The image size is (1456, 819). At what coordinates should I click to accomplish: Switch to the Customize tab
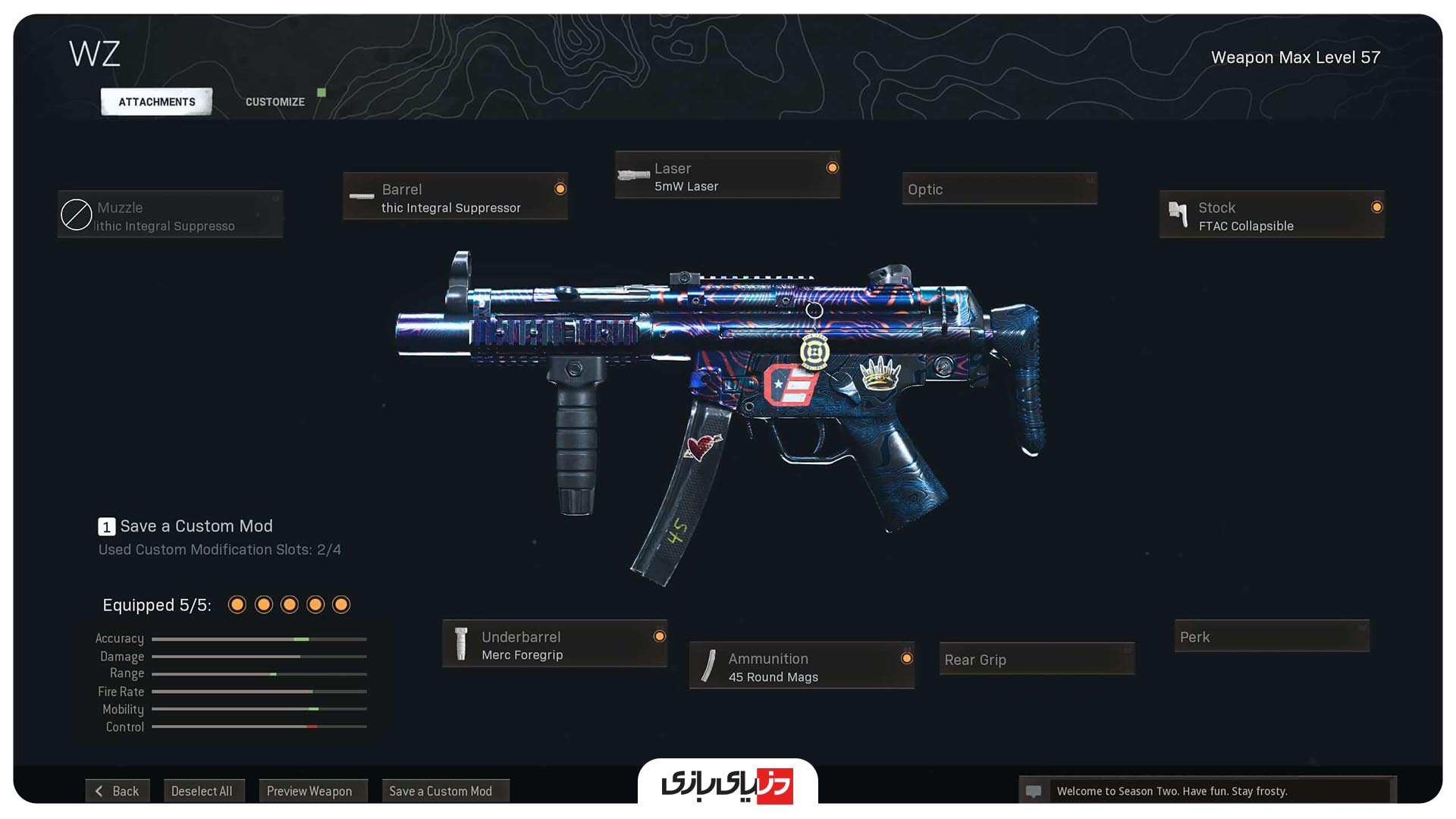pos(275,101)
